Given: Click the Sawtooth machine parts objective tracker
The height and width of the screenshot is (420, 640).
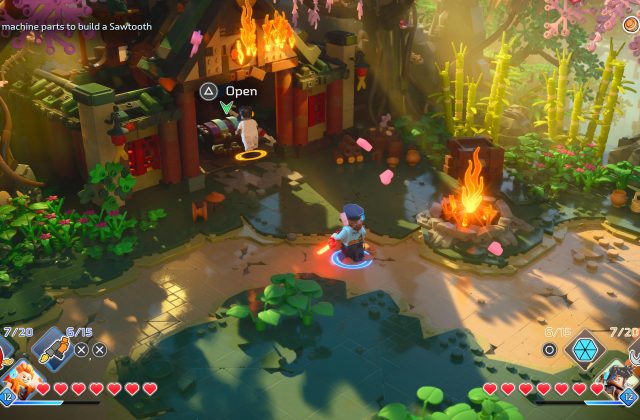Looking at the screenshot, I should (76, 26).
